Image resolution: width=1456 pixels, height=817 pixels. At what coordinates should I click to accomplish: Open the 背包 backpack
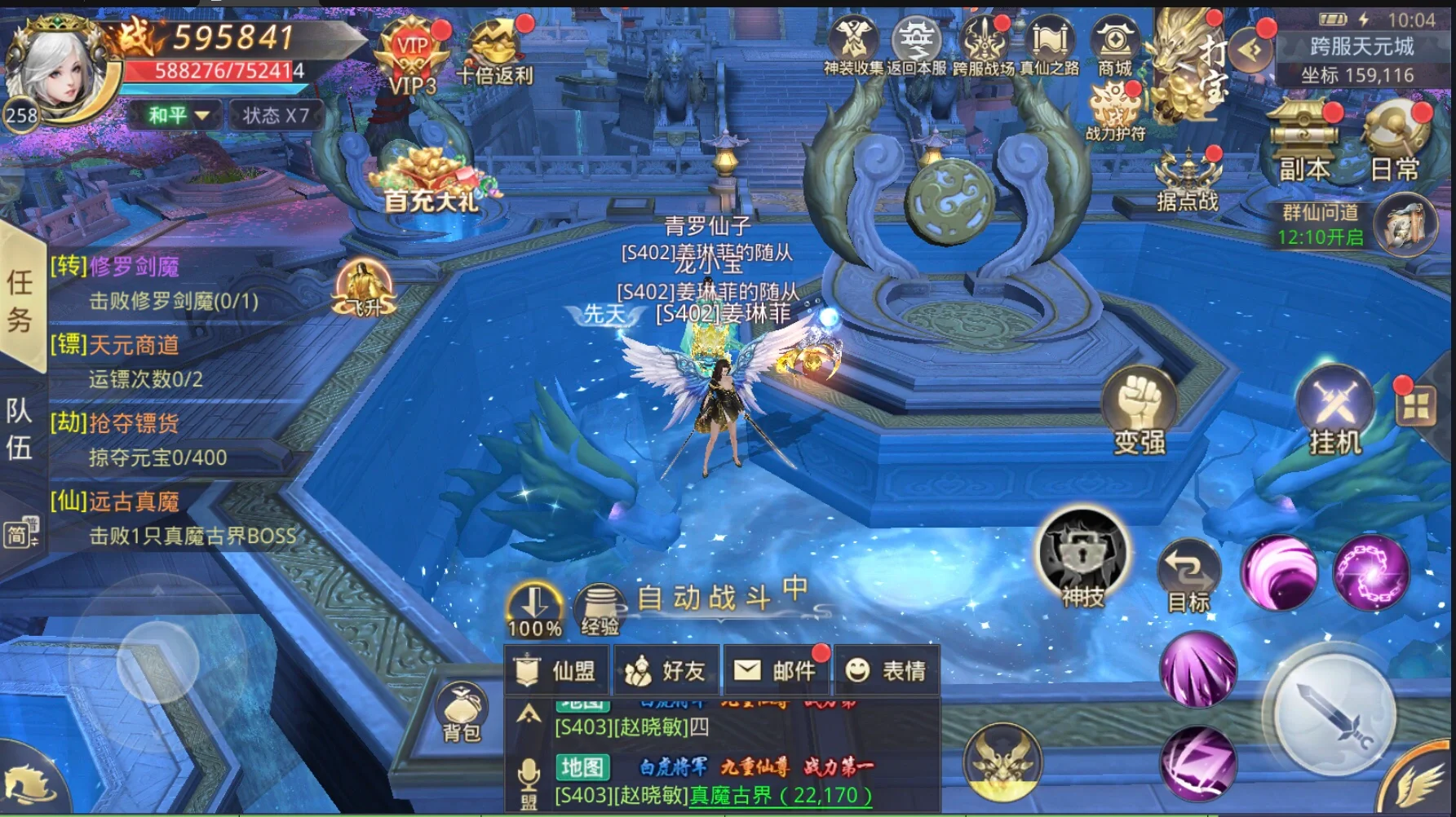[462, 711]
